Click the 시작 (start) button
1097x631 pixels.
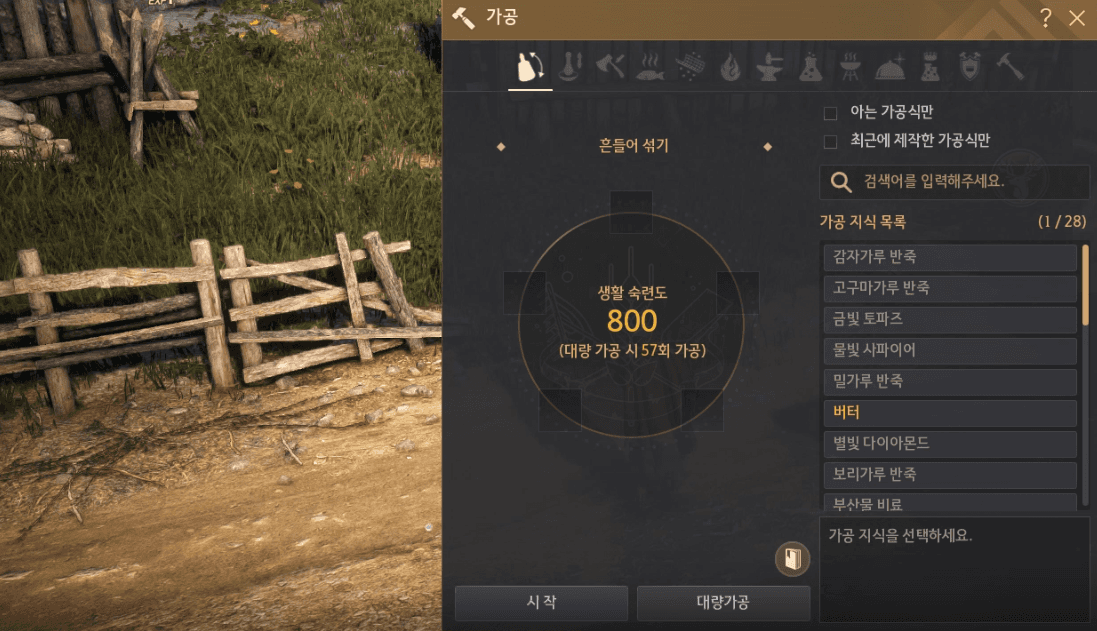(541, 602)
